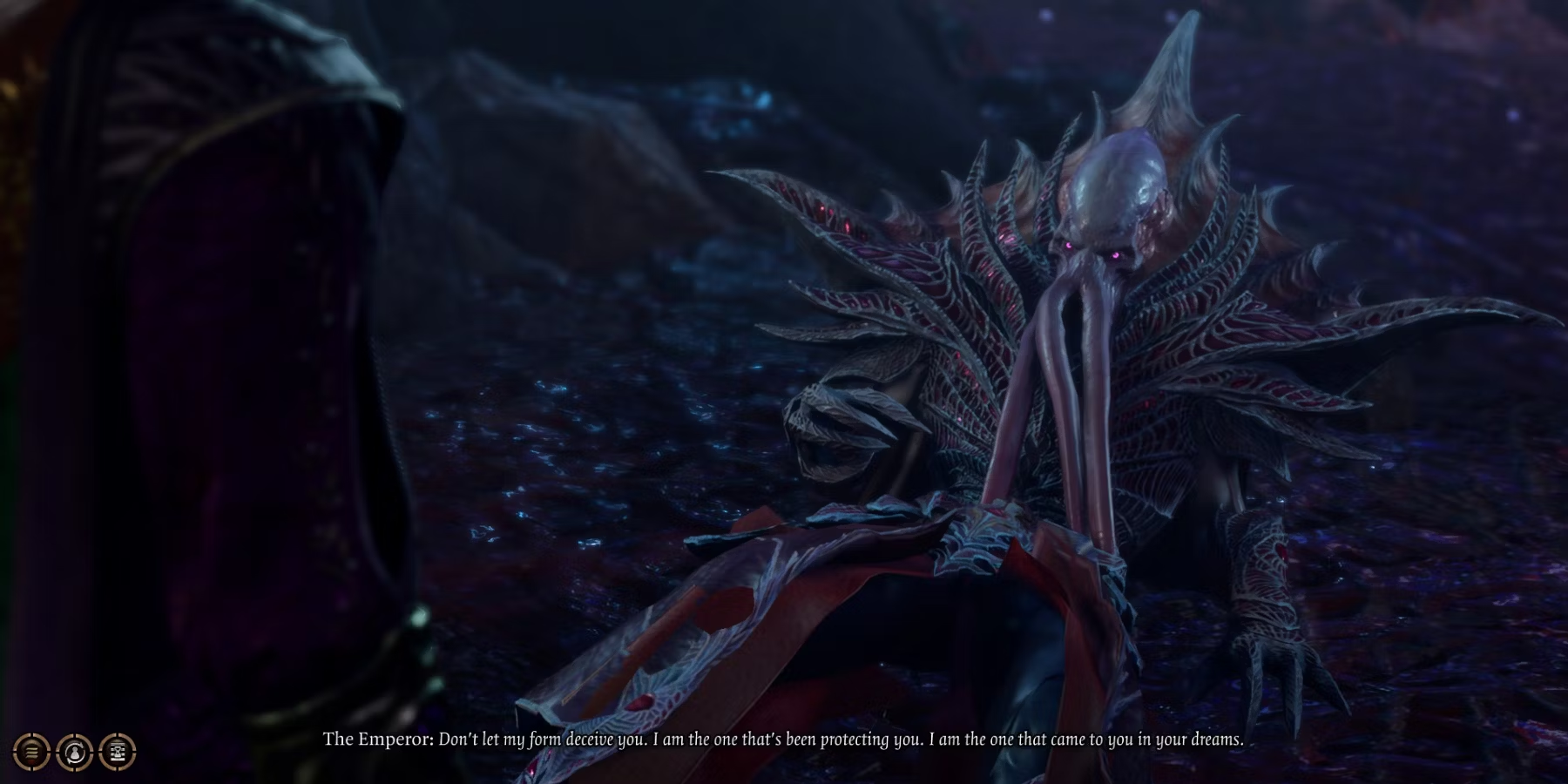Click the swap character pawn icon
Image resolution: width=1568 pixels, height=784 pixels.
click(74, 751)
